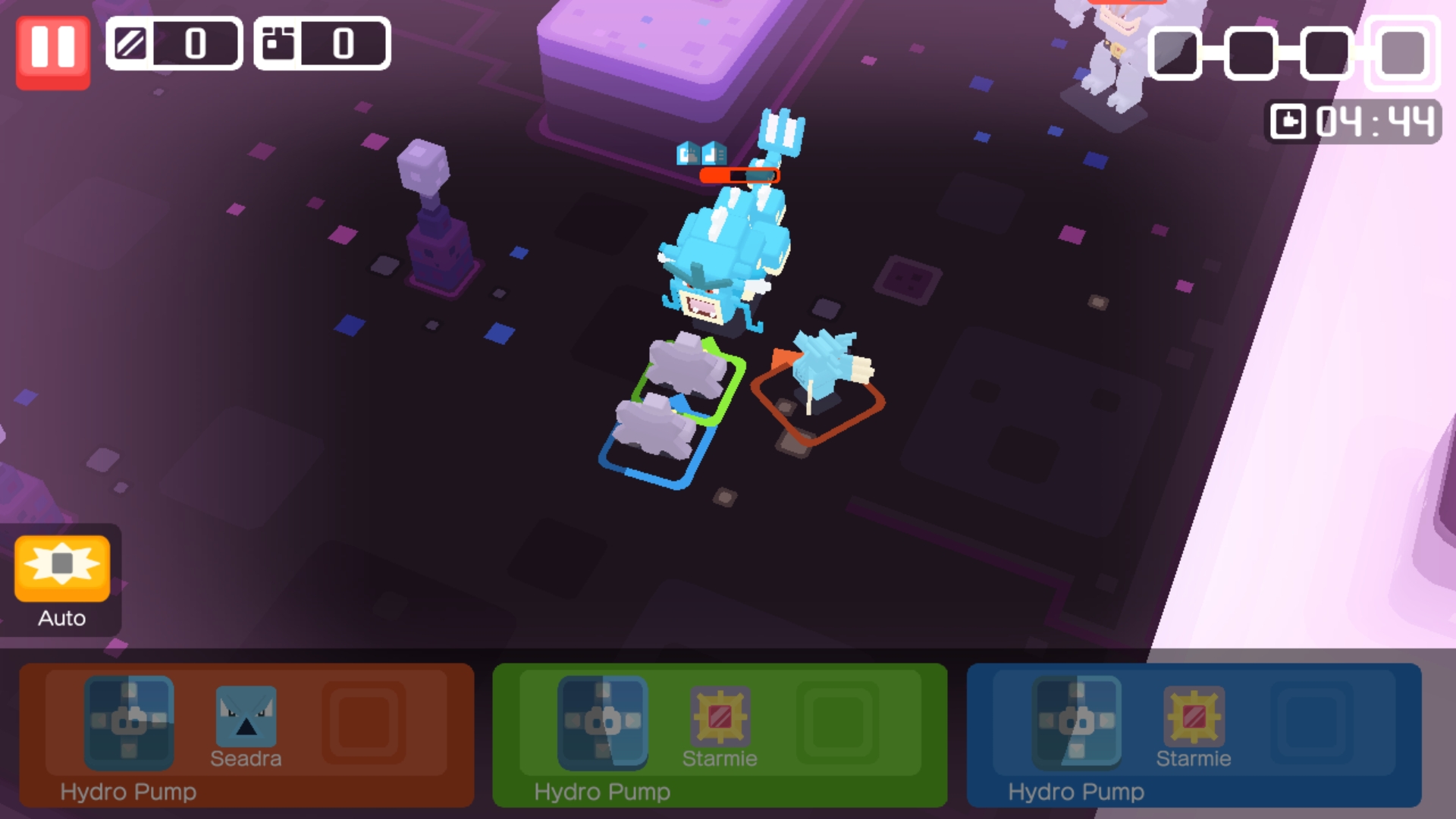1456x819 pixels.
Task: Use Hydro Pump from the orange Seadra panel
Action: (x=130, y=724)
